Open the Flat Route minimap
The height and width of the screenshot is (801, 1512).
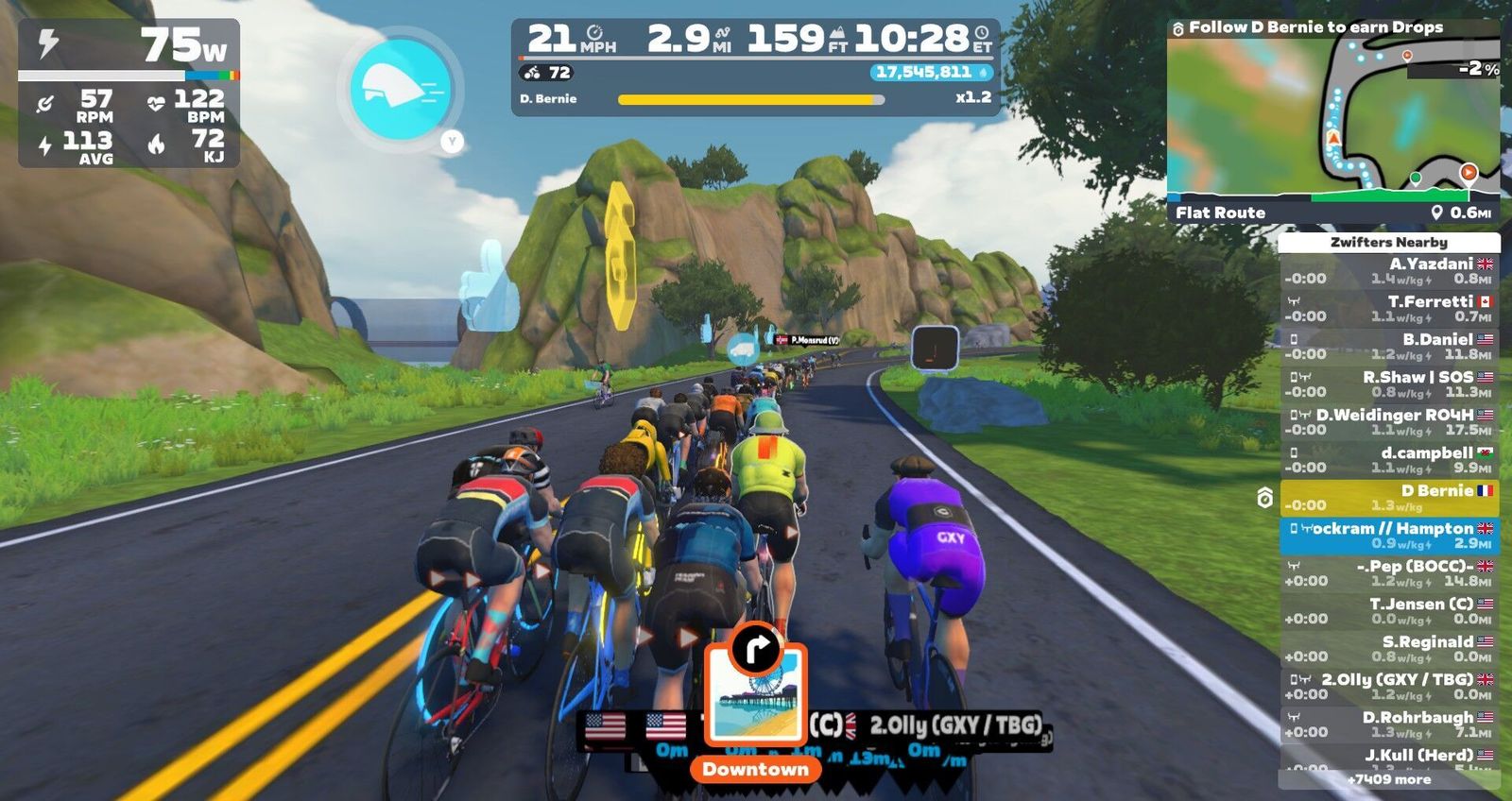pyautogui.click(x=1332, y=121)
